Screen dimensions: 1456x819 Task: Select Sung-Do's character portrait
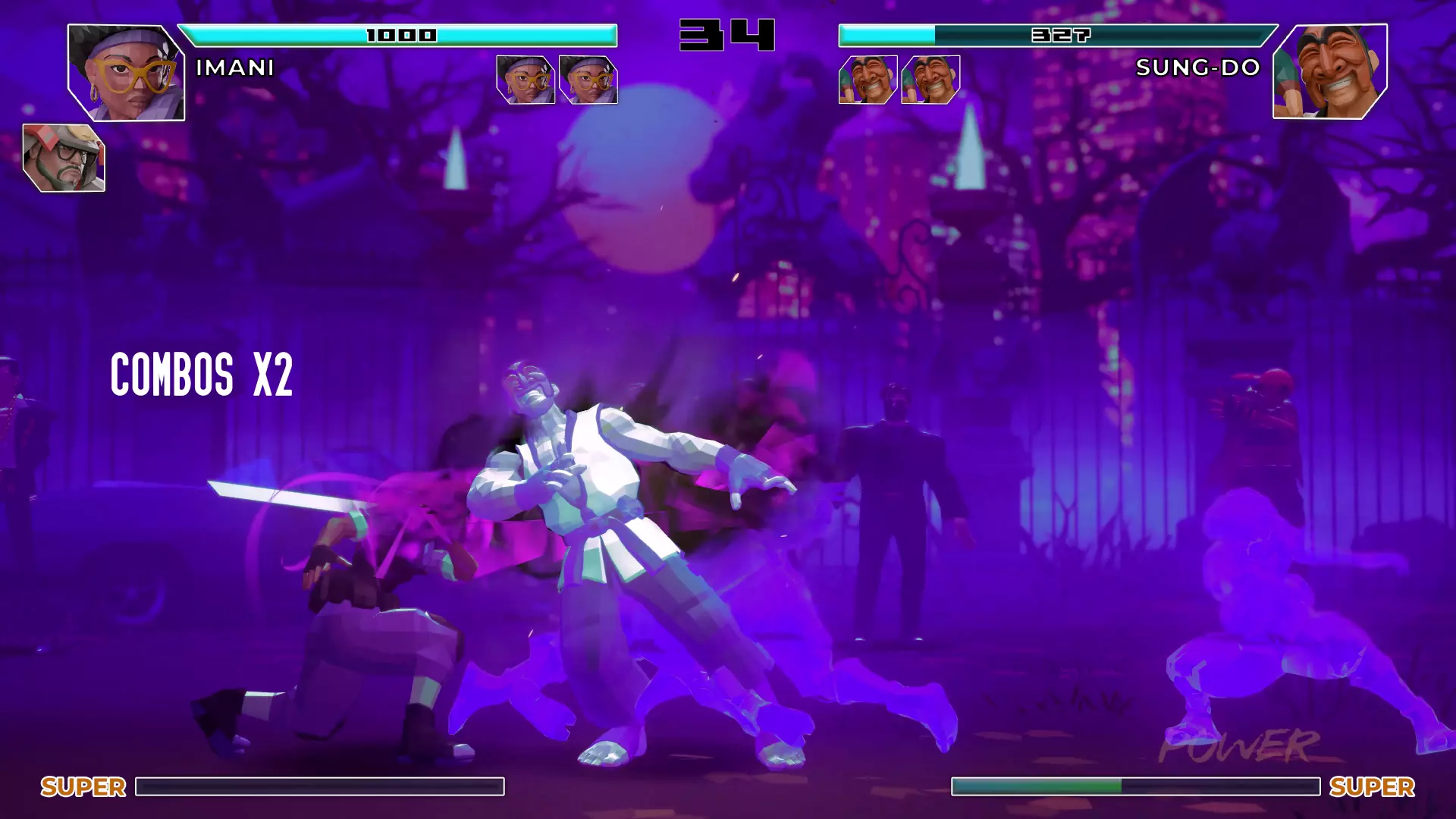tap(1329, 73)
